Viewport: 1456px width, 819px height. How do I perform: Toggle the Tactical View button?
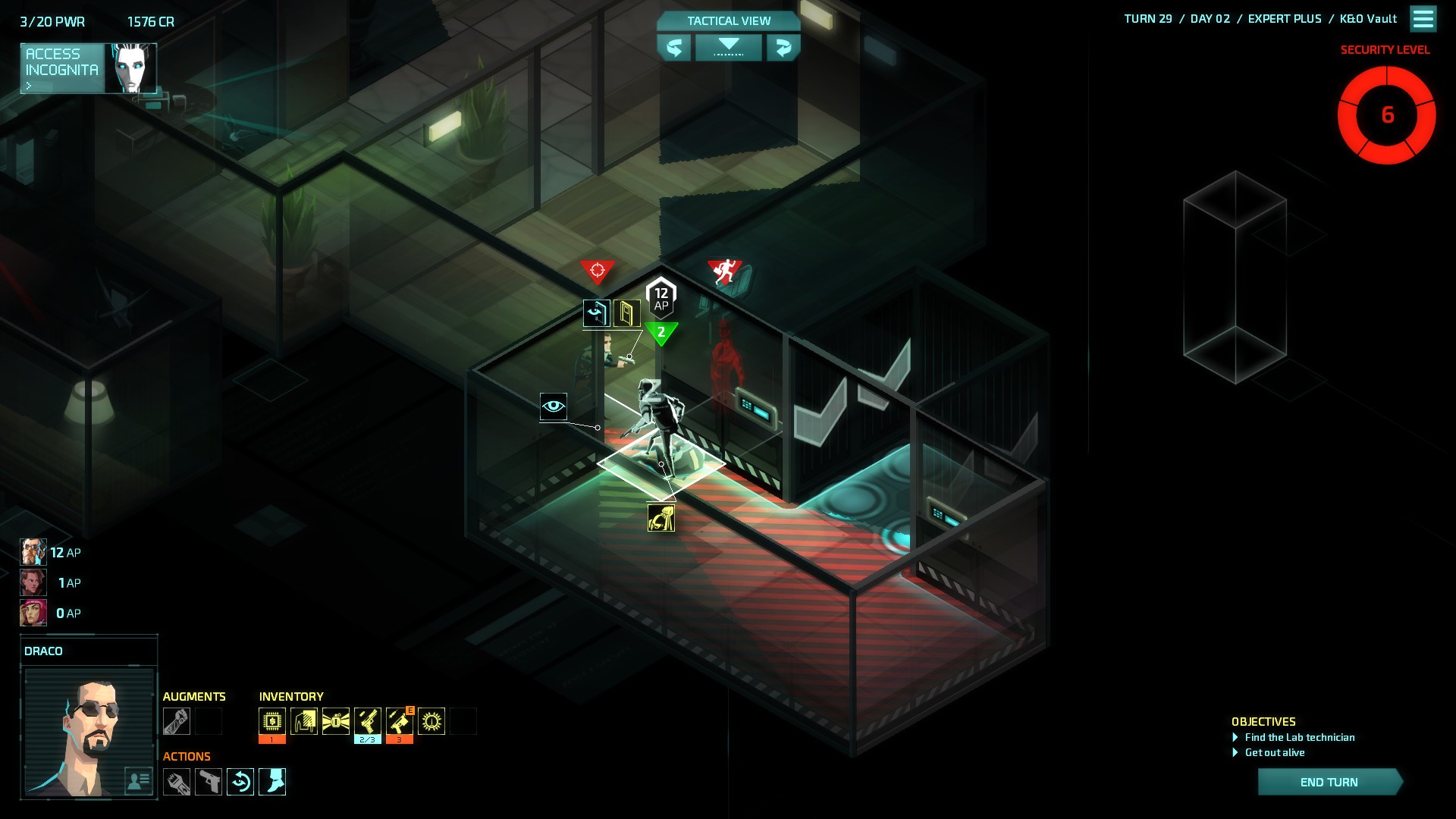coord(728,20)
